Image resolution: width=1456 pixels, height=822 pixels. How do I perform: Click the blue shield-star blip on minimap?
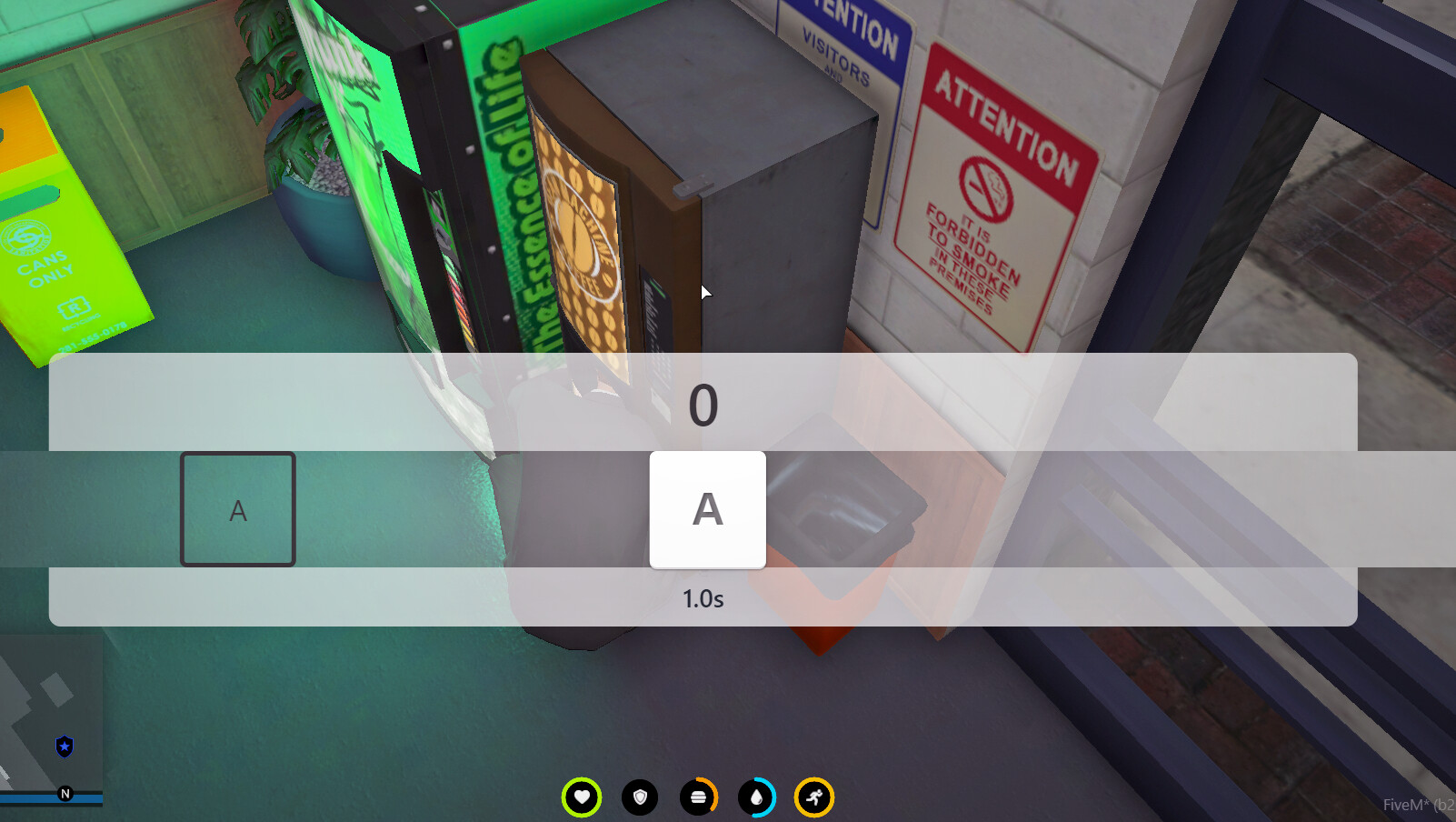click(64, 747)
